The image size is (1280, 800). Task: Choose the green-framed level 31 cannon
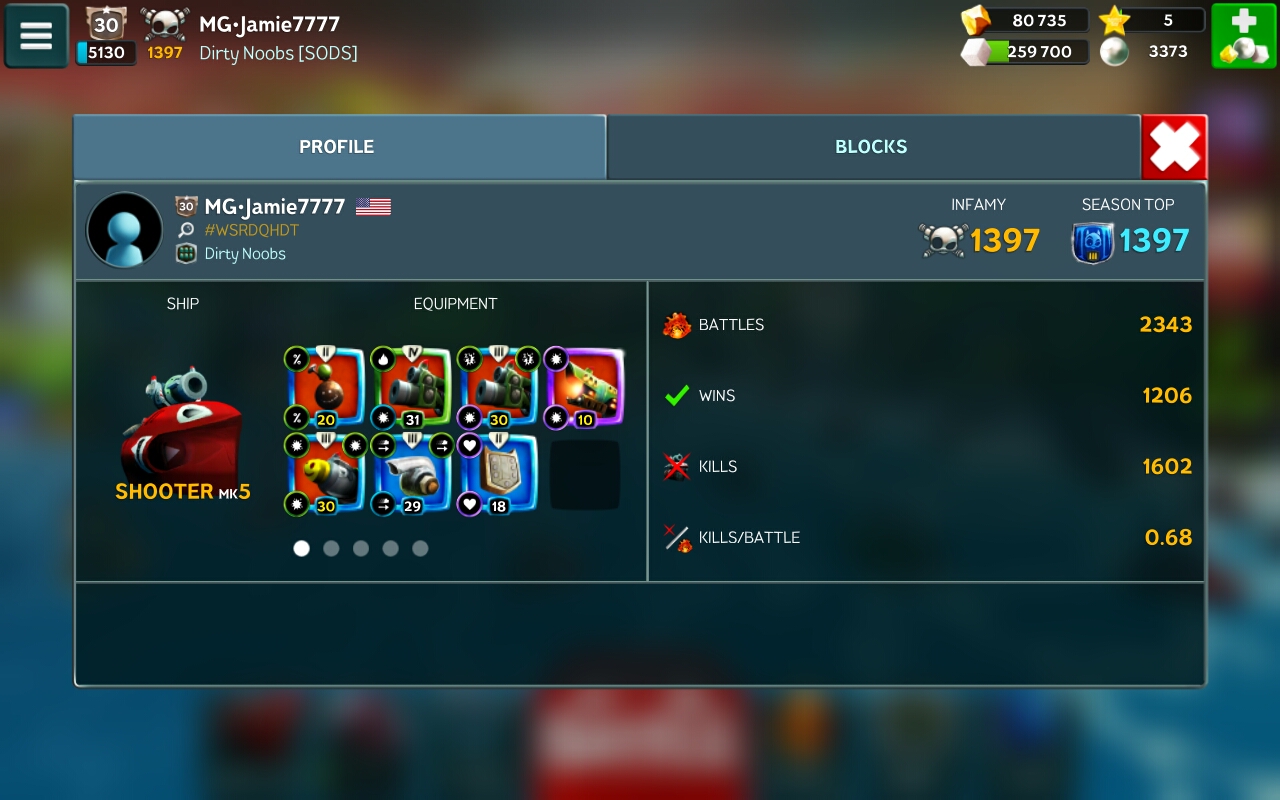411,388
